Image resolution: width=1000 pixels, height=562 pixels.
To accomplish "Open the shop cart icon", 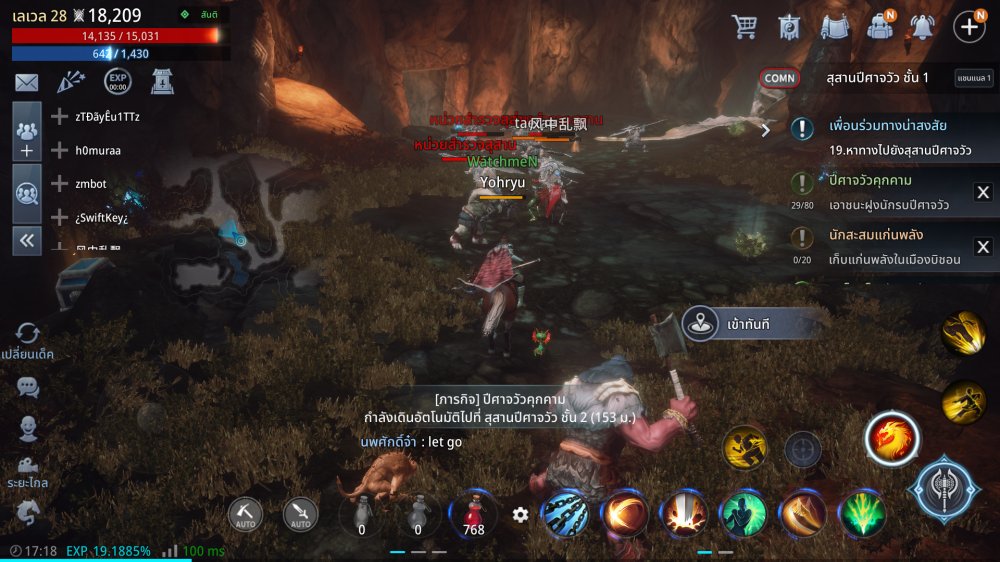I will click(745, 26).
